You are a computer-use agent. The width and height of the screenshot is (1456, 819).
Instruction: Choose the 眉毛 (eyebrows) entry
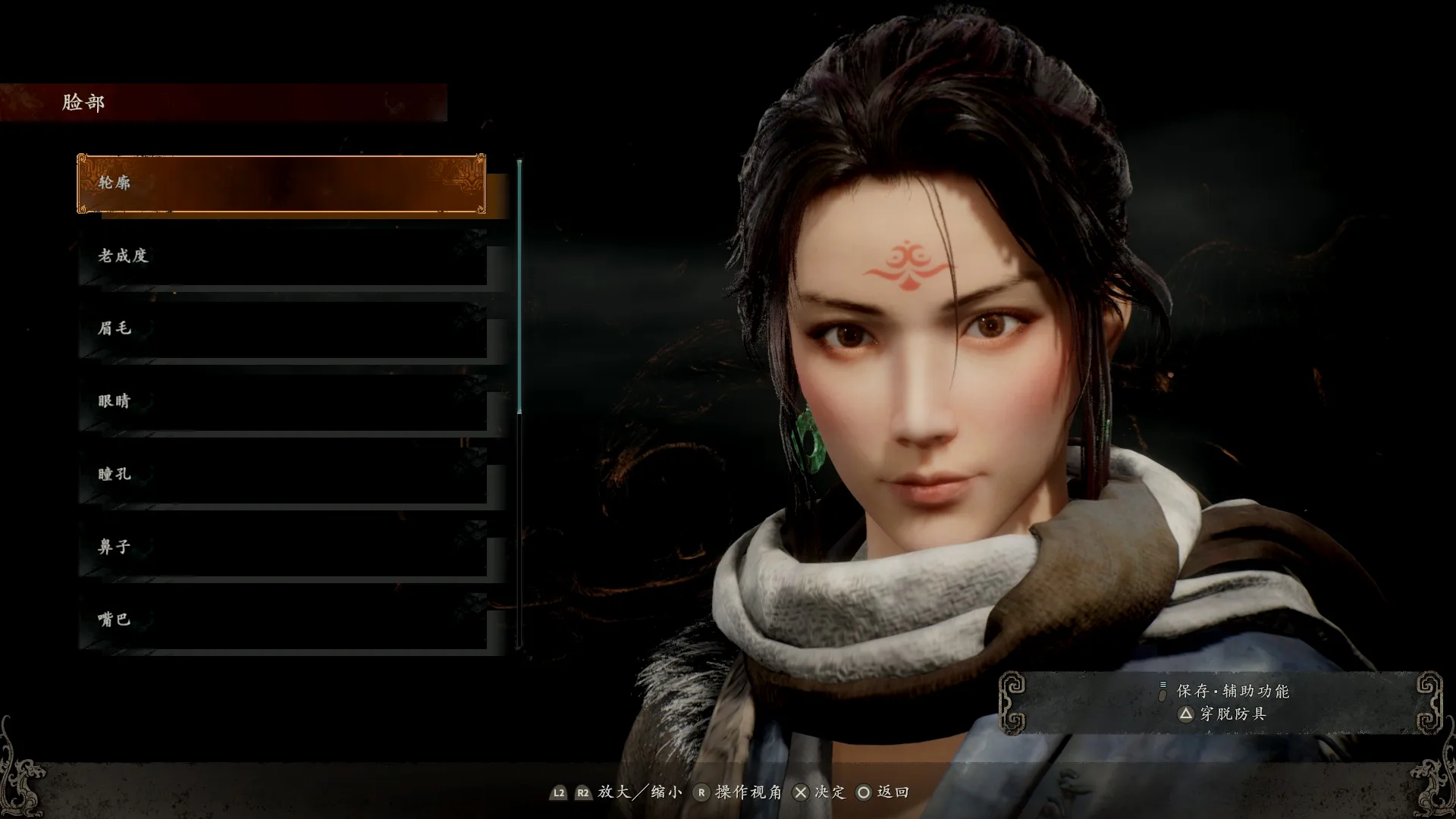click(x=282, y=329)
